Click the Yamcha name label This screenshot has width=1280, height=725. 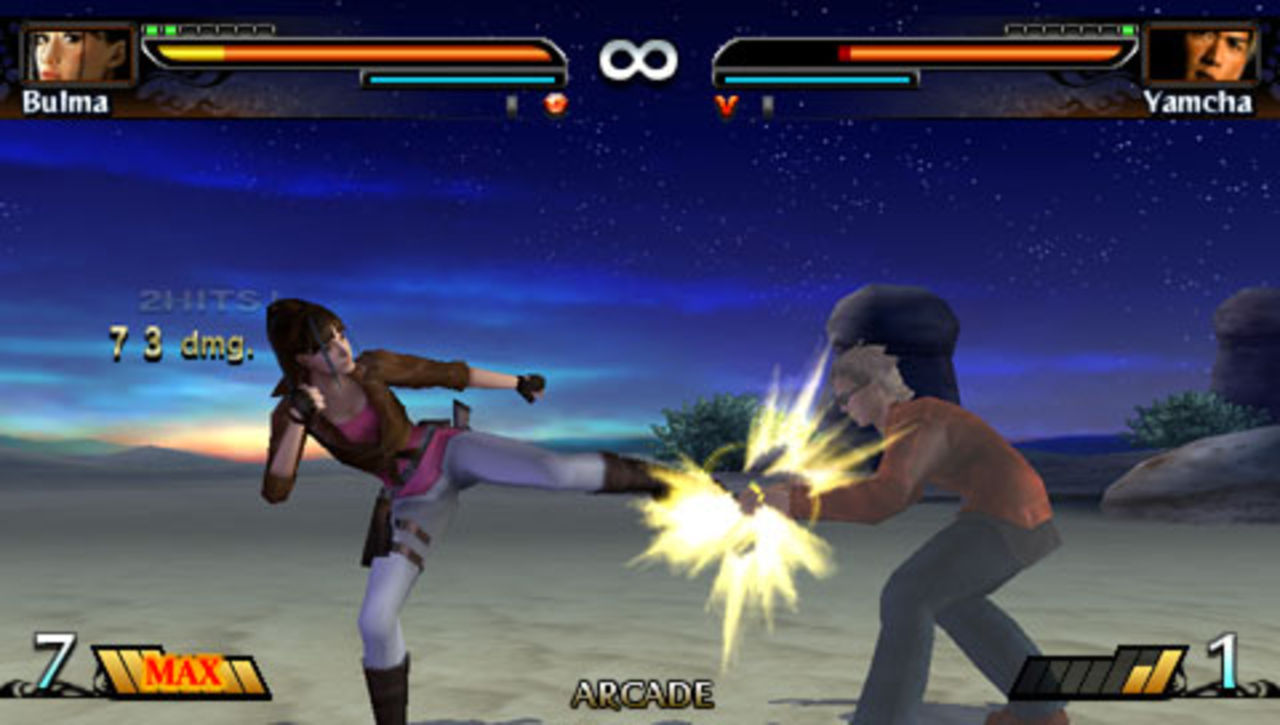point(1199,102)
